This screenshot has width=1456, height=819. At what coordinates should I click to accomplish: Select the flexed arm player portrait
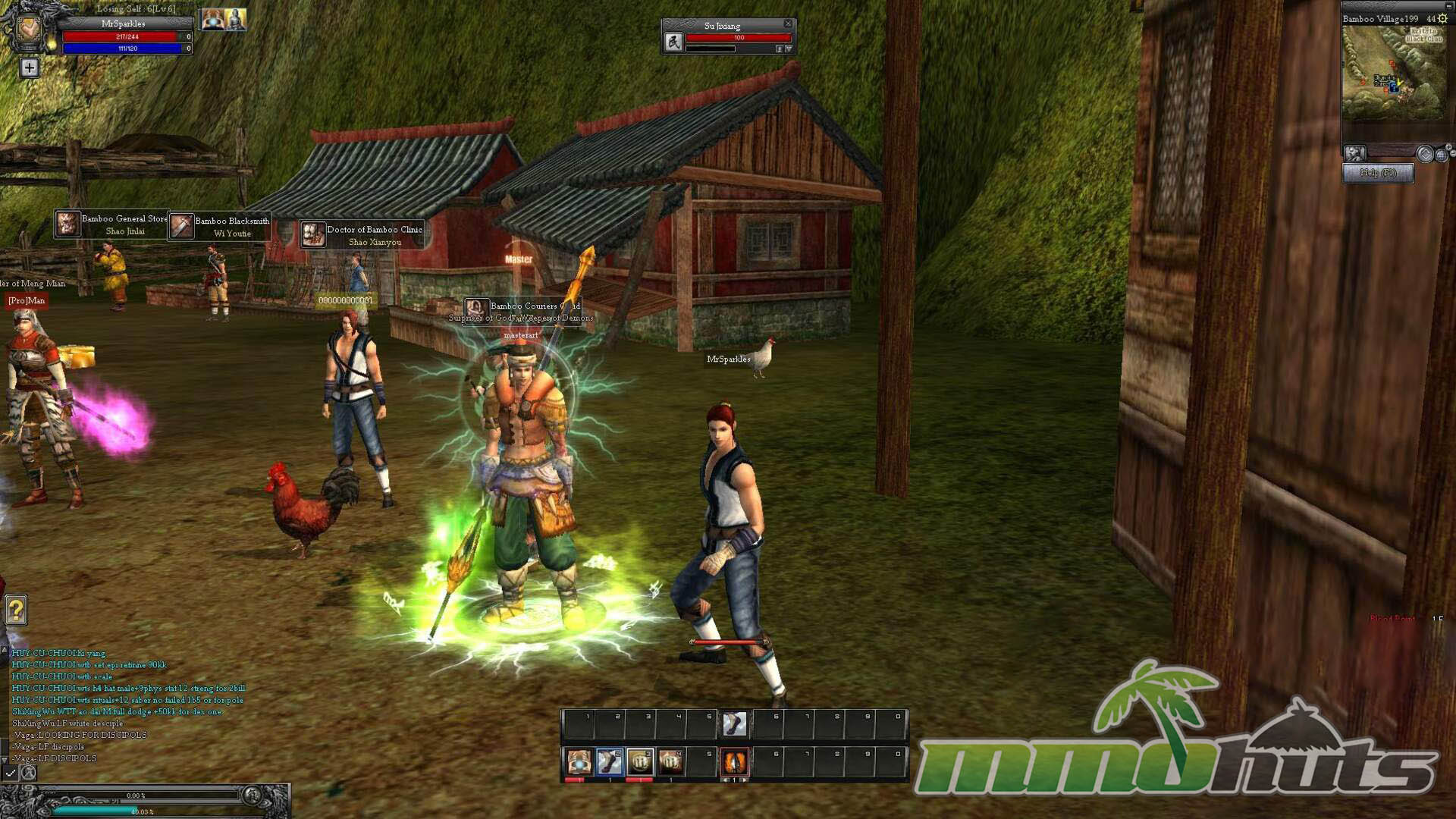pyautogui.click(x=29, y=30)
